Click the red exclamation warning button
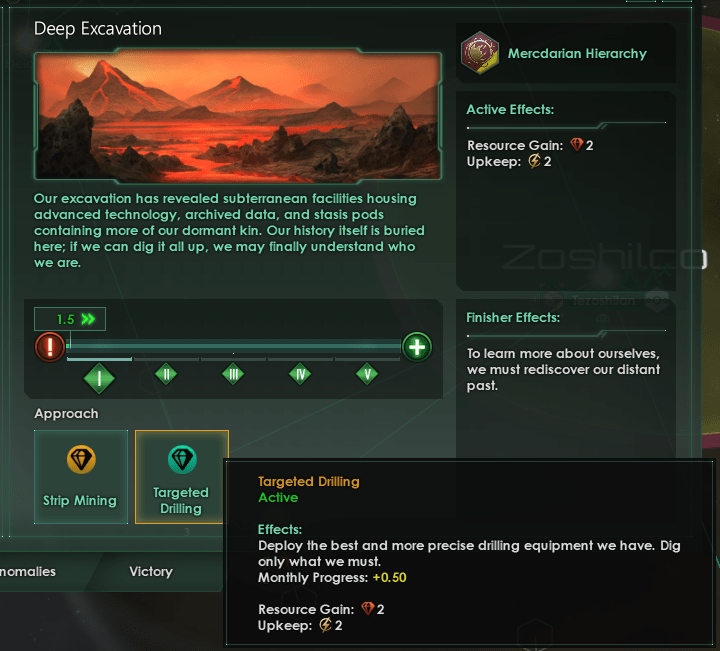 50,347
